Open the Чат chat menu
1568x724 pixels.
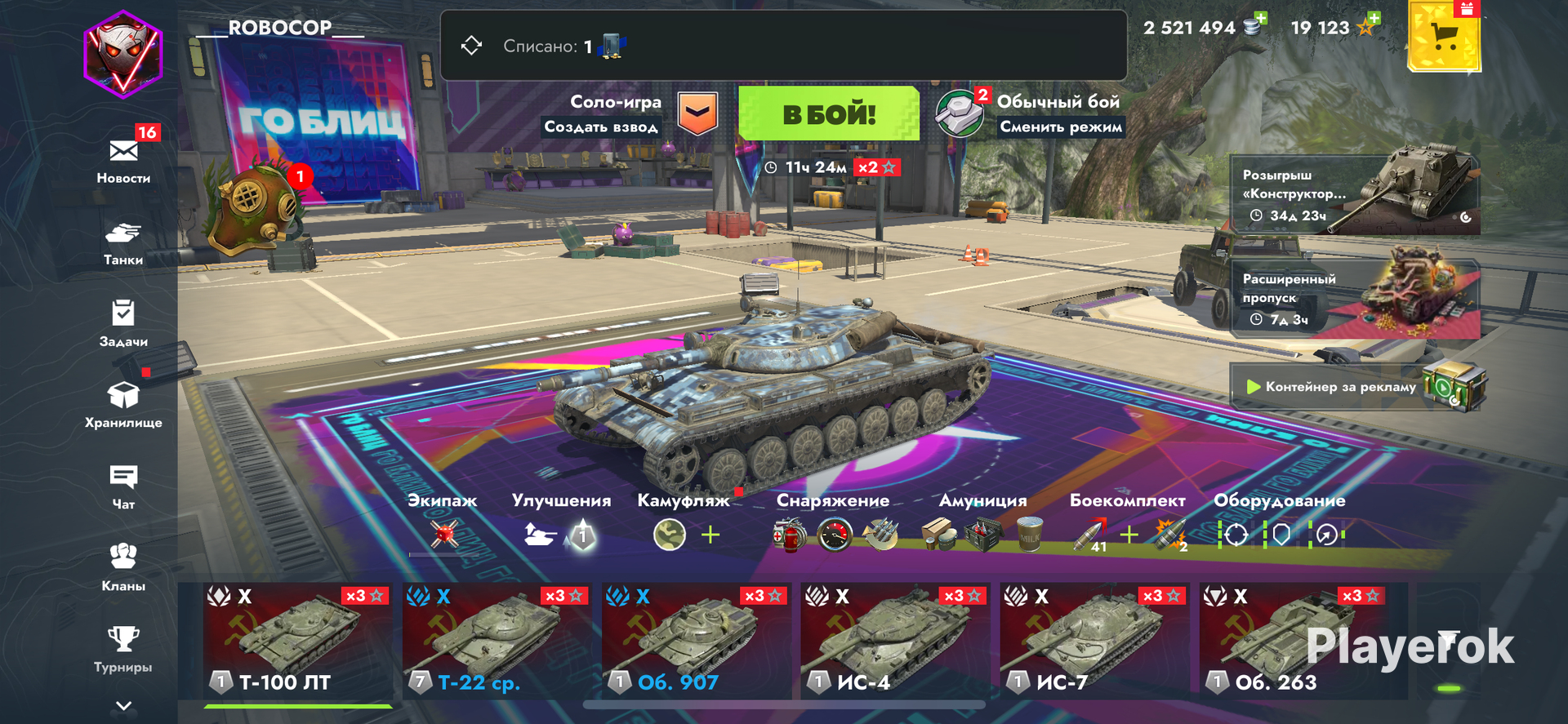(x=123, y=486)
